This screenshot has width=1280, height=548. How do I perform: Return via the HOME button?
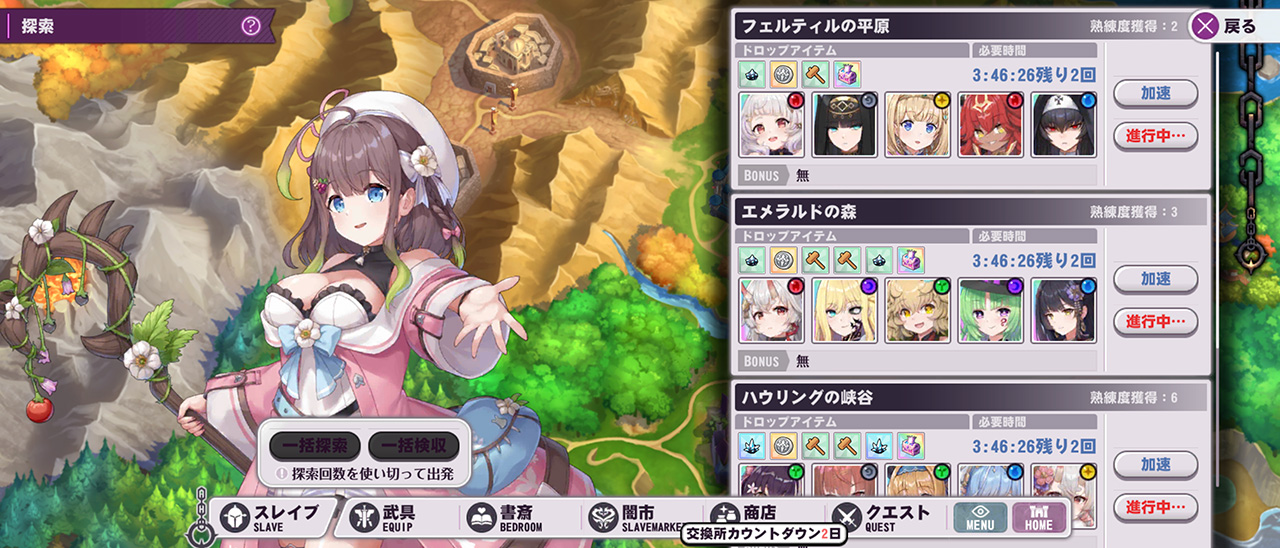pos(1039,517)
